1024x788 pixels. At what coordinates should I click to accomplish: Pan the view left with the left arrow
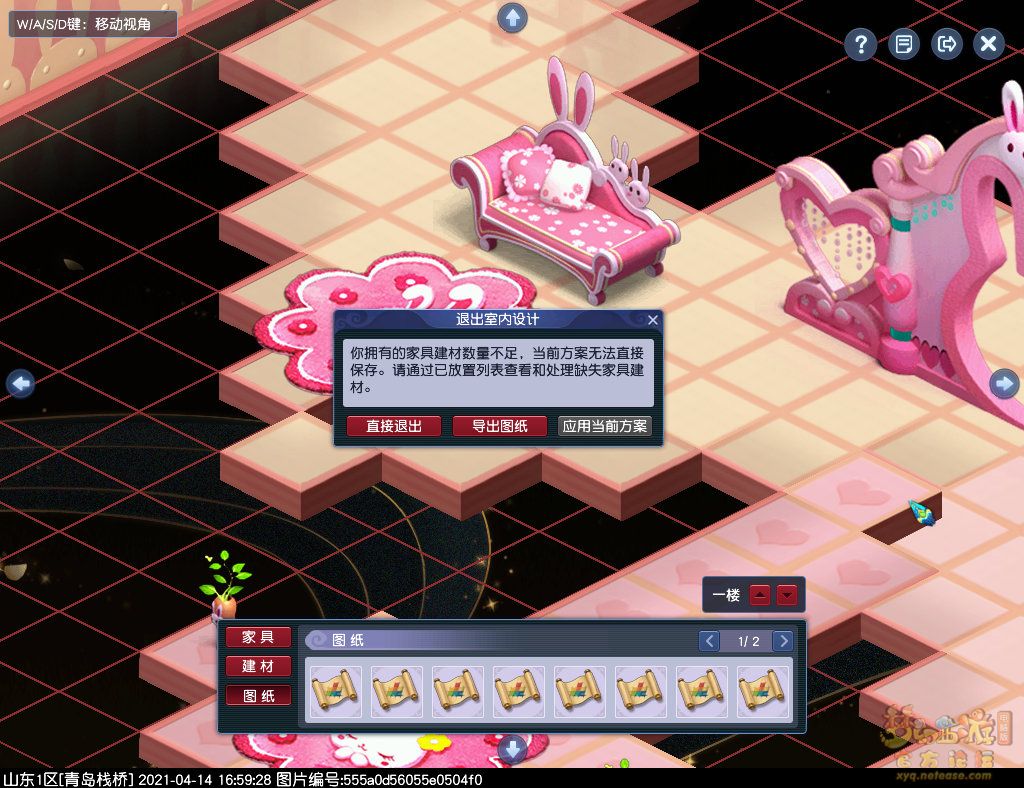[x=20, y=383]
